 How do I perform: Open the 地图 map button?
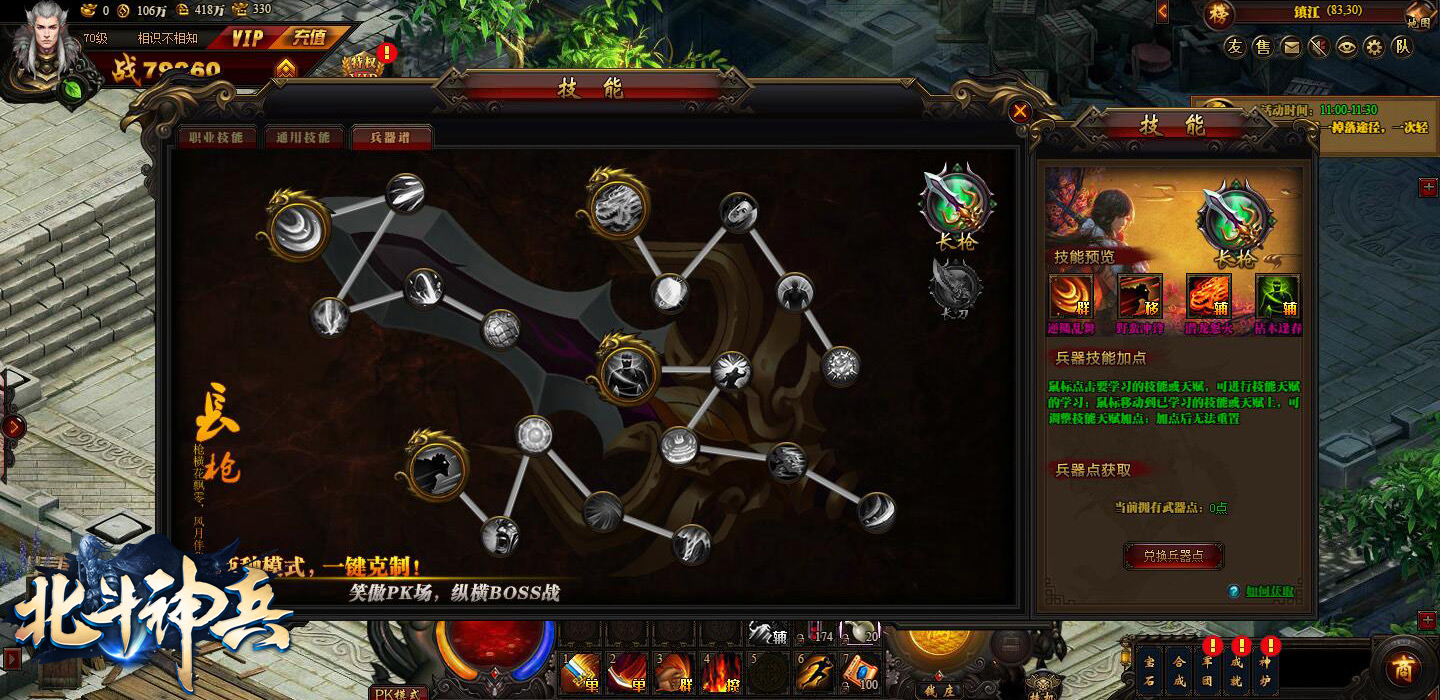pos(1418,15)
